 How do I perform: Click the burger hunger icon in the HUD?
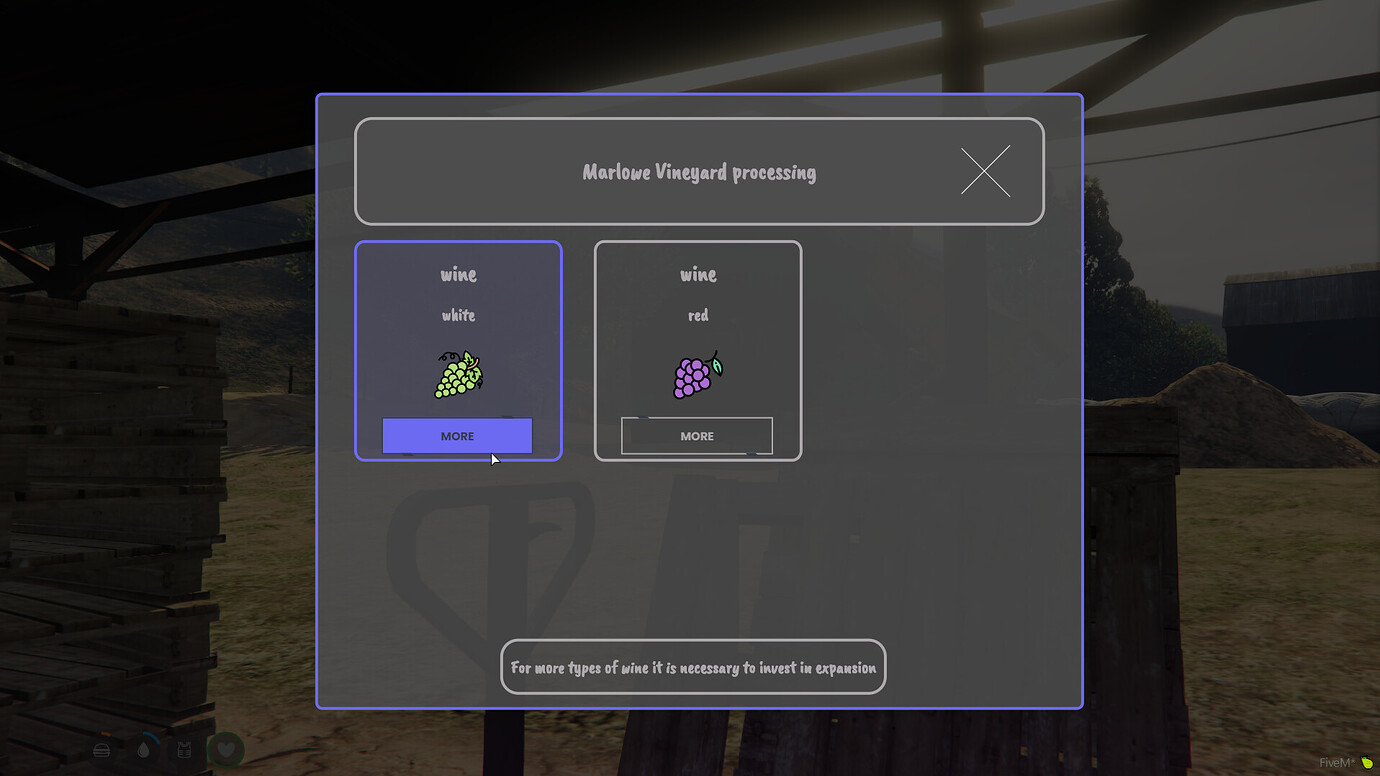tap(101, 750)
